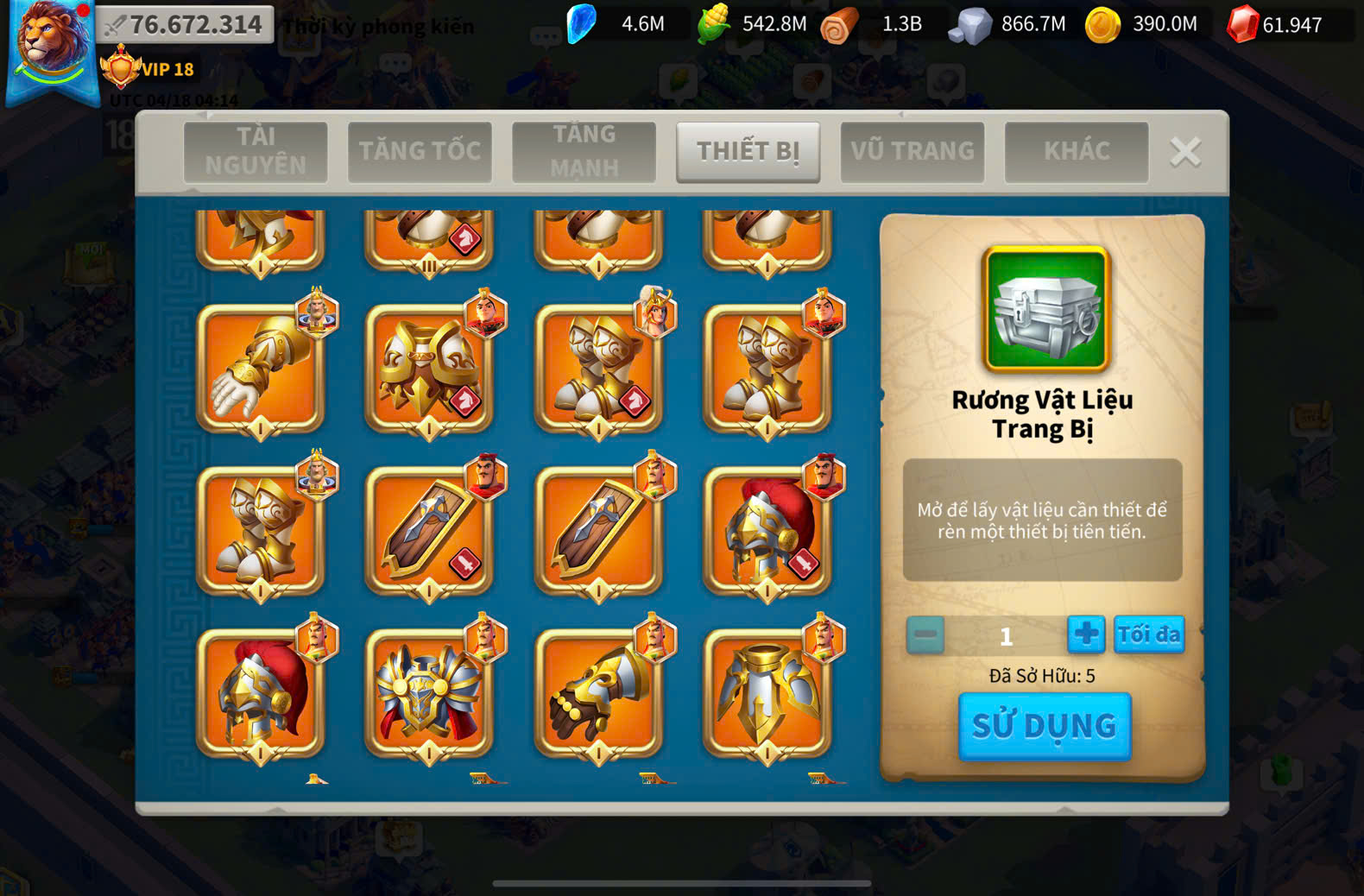Choose the Tối đa quantity button
1364x896 pixels.
tap(1148, 634)
